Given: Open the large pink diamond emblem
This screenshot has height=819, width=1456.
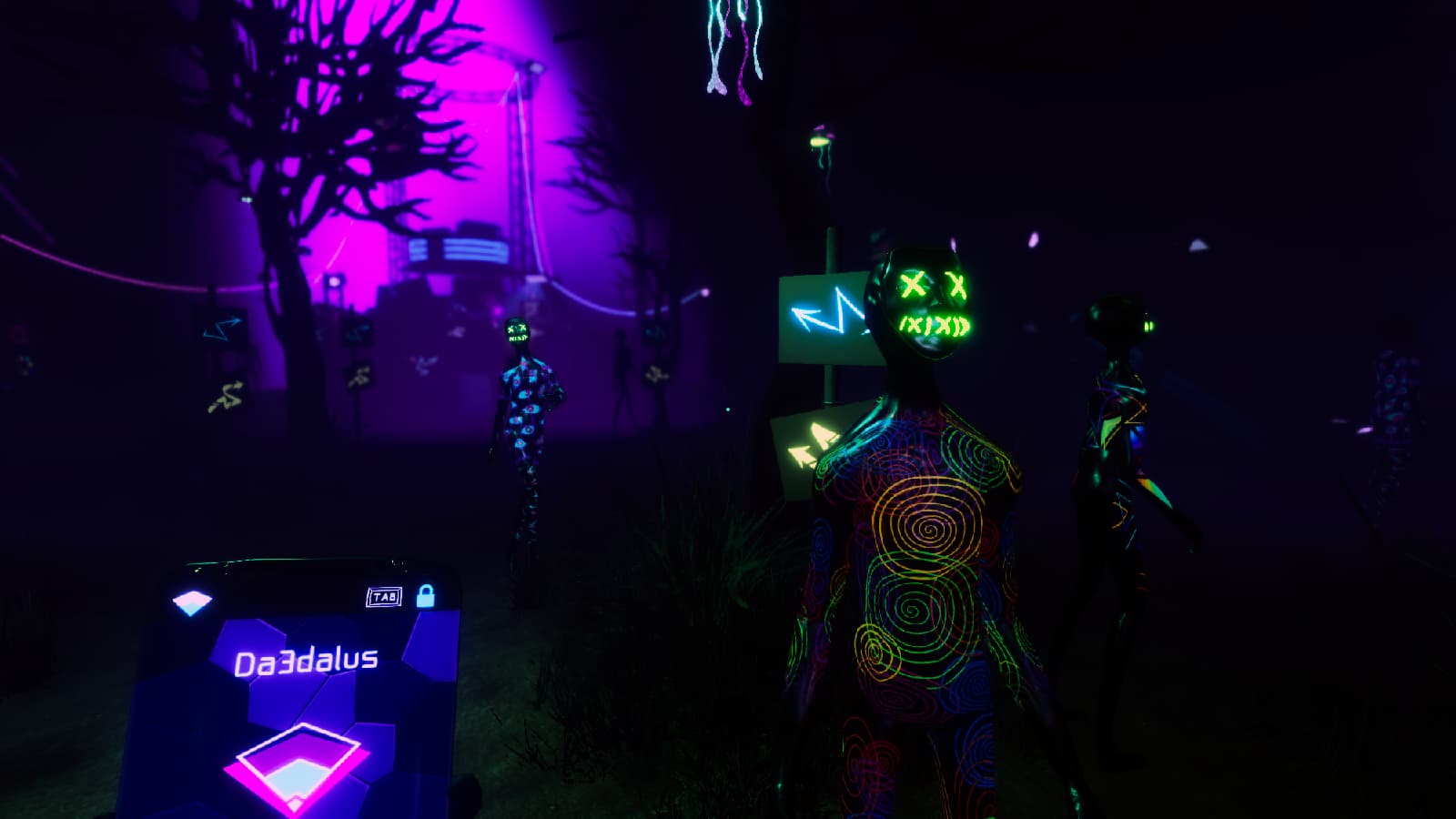Looking at the screenshot, I should point(297,766).
